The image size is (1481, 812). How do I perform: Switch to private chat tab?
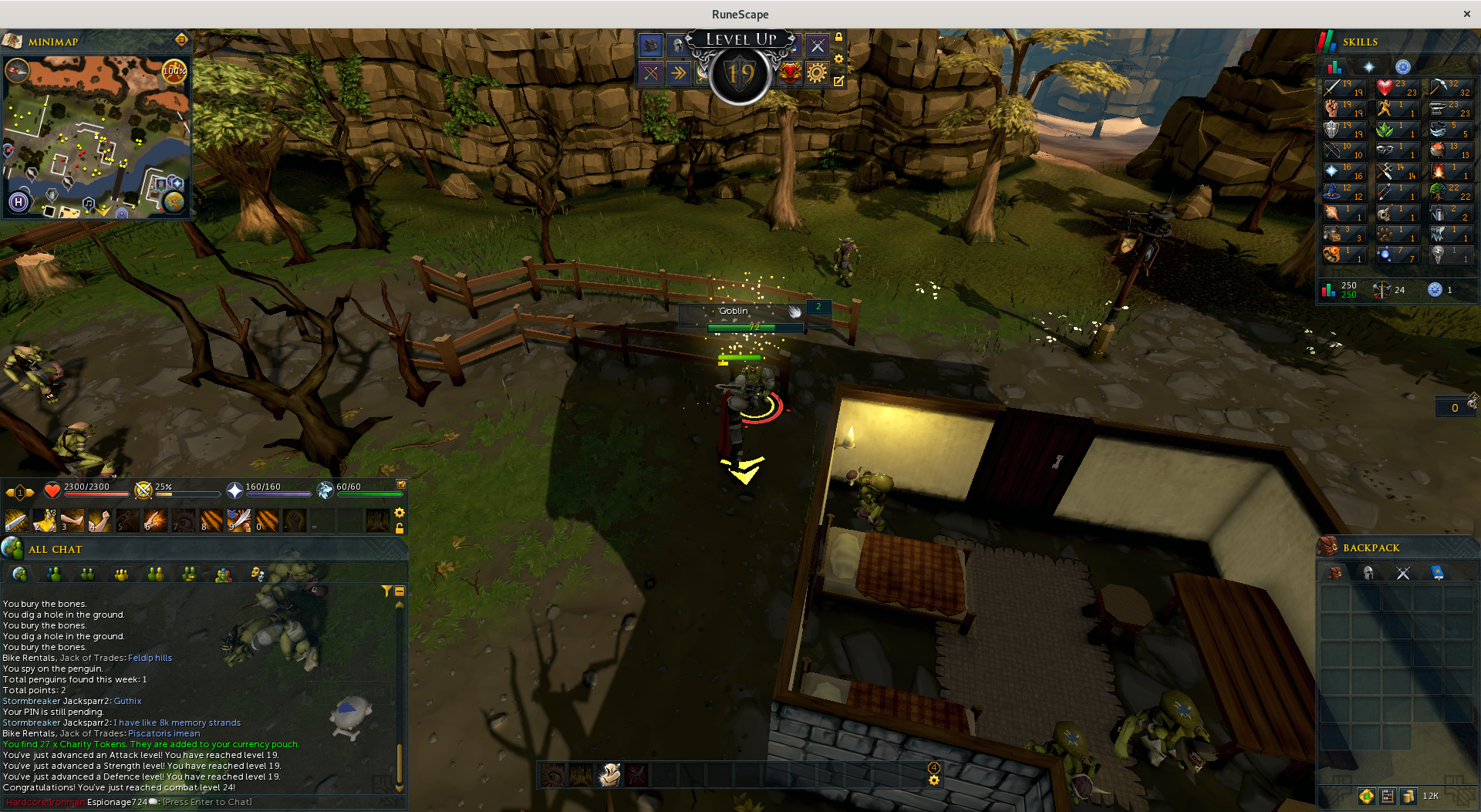tap(54, 574)
